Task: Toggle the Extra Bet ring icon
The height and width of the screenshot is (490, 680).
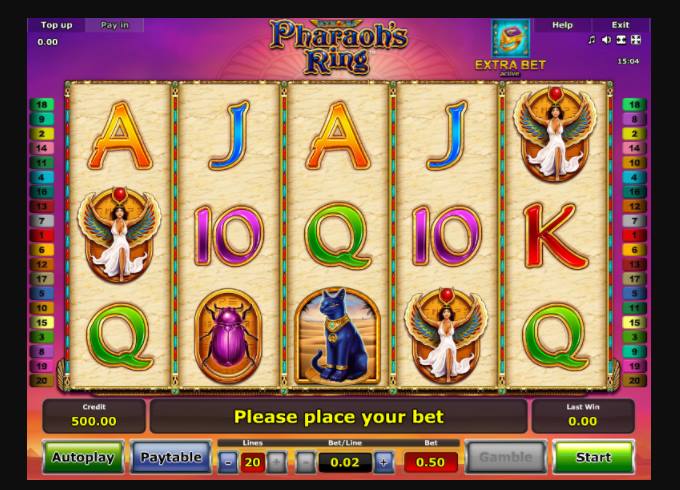Action: tap(510, 39)
